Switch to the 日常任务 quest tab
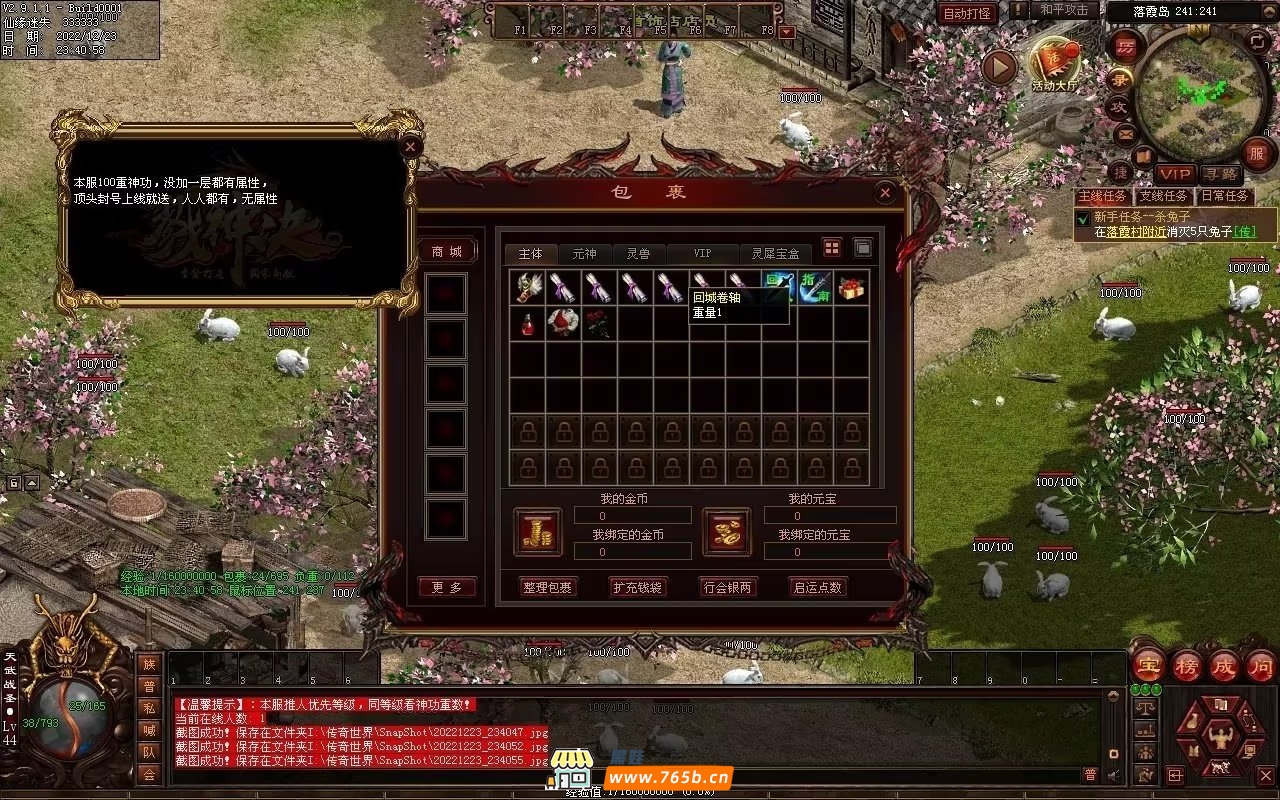1280x800 pixels. (x=1225, y=196)
